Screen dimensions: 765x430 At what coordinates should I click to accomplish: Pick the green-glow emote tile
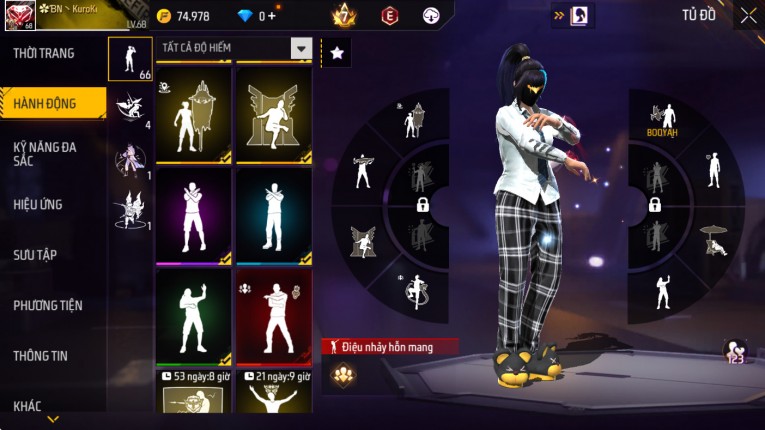pos(193,316)
